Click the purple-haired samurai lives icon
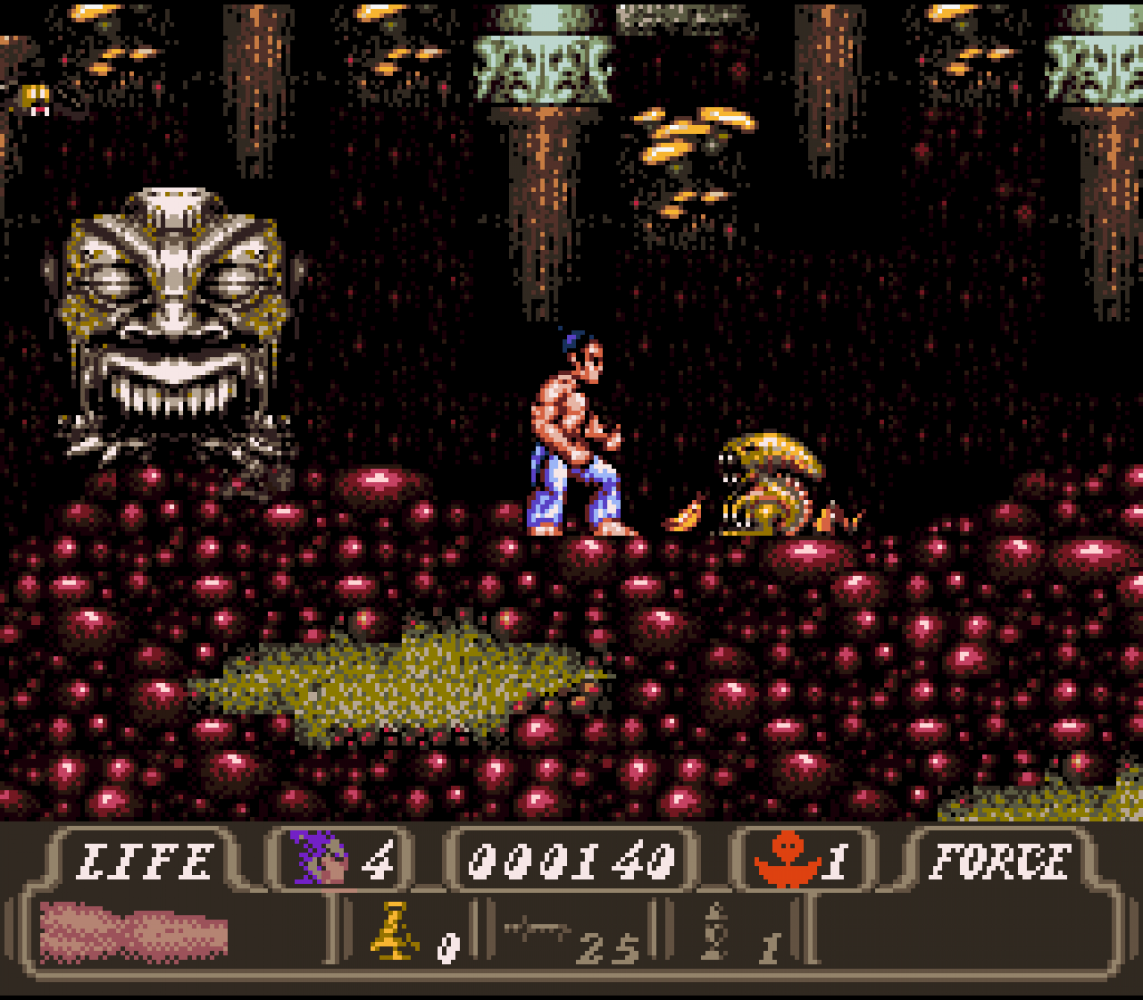Image resolution: width=1143 pixels, height=1000 pixels. [x=320, y=859]
